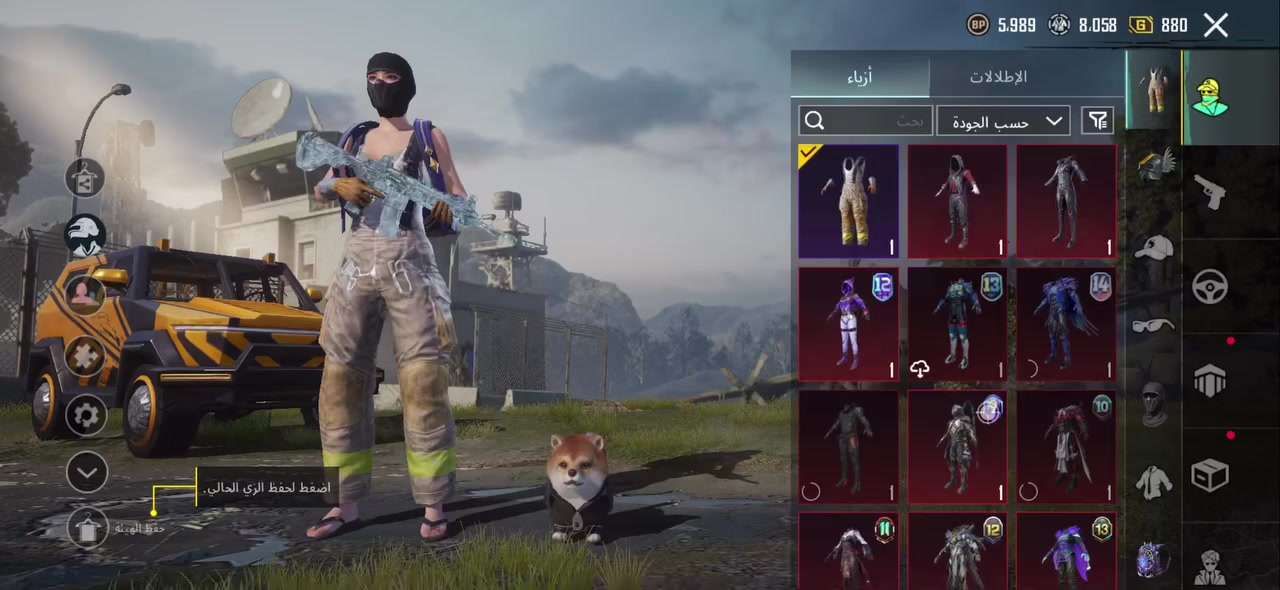Collapse the side buttons with down arrow
The image size is (1280, 590).
point(86,472)
